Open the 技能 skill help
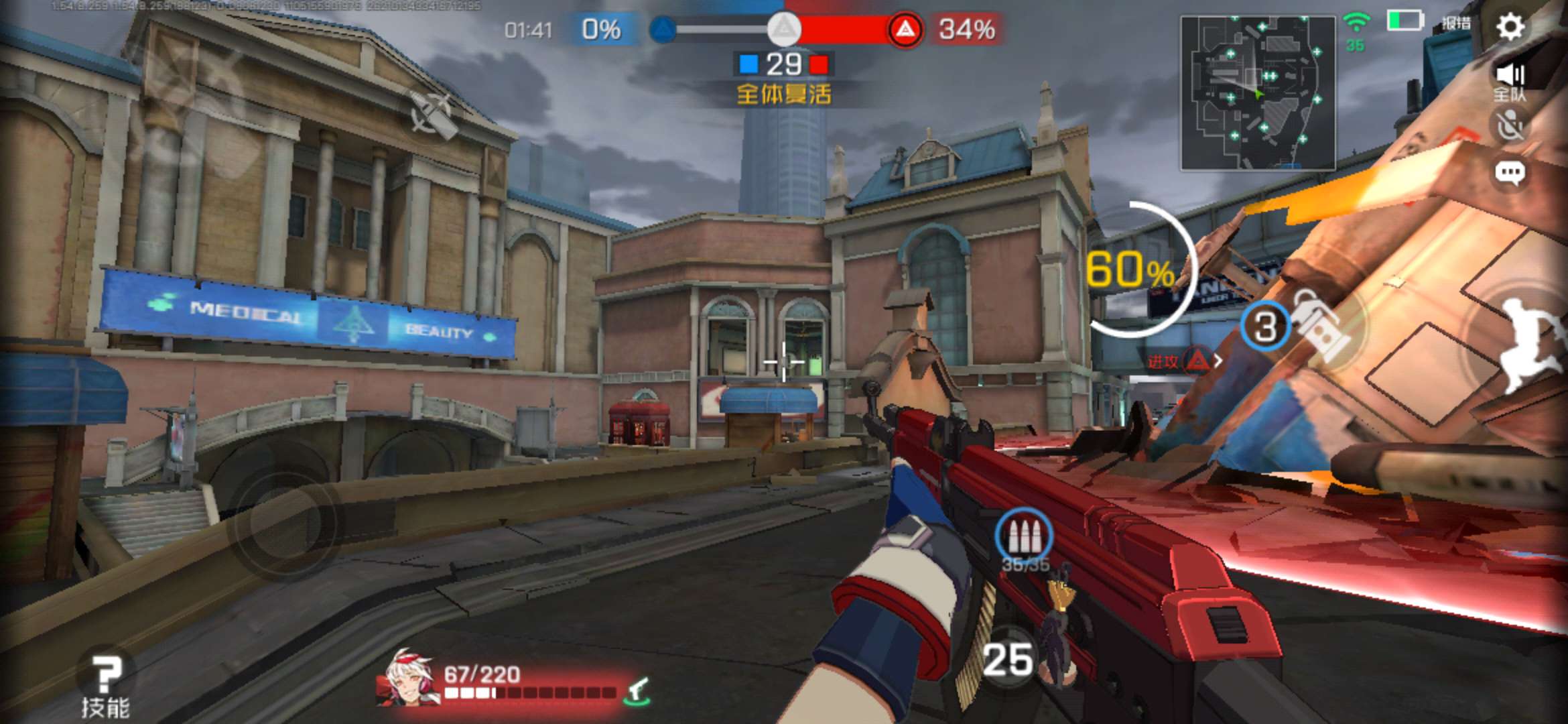1568x724 pixels. click(105, 685)
